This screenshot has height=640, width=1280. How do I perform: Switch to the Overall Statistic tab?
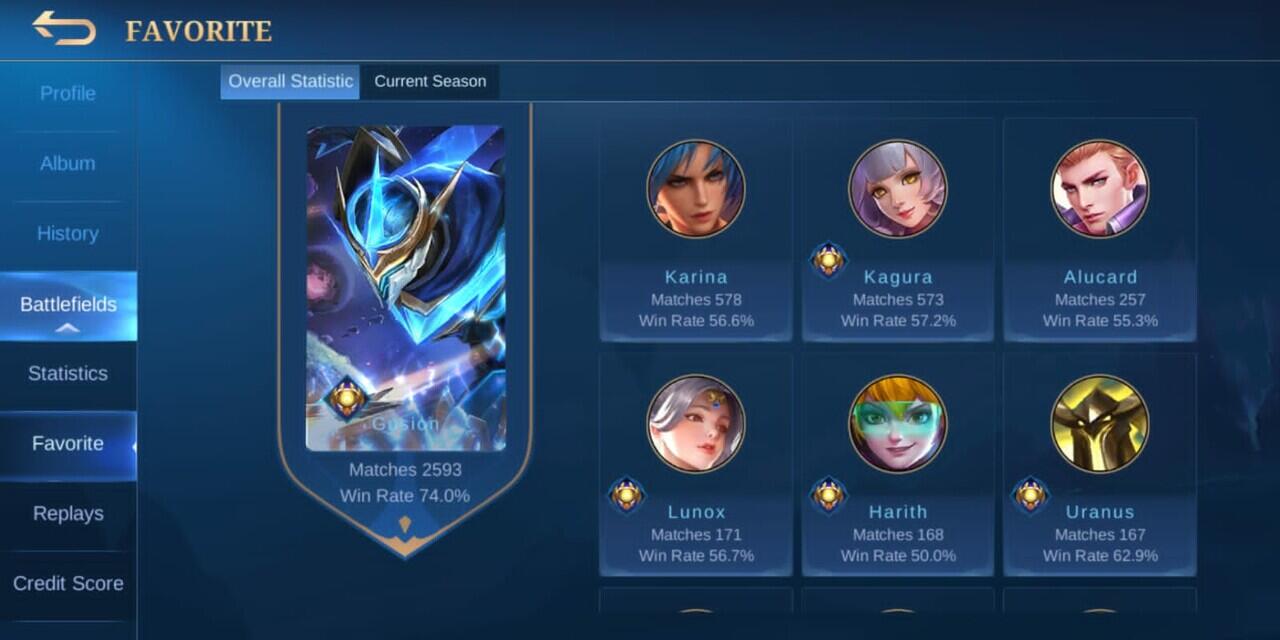[291, 82]
